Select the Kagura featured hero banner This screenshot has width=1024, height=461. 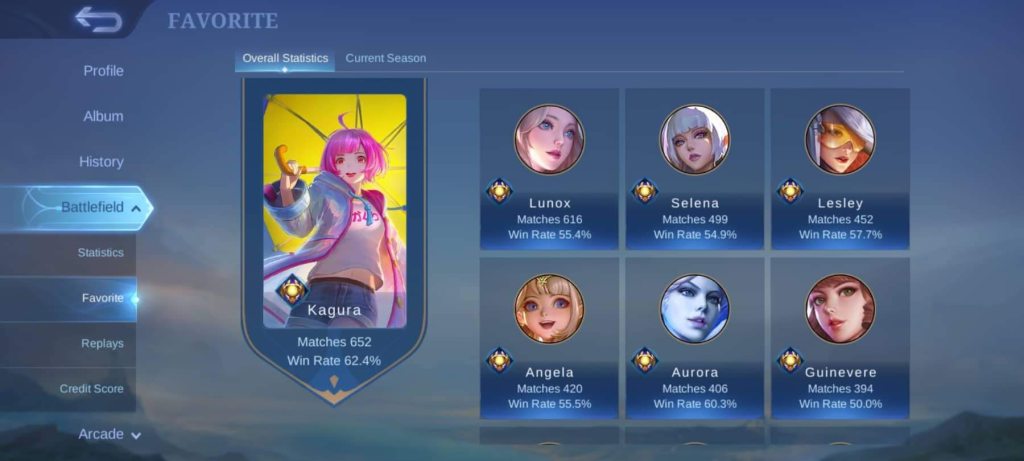point(334,230)
